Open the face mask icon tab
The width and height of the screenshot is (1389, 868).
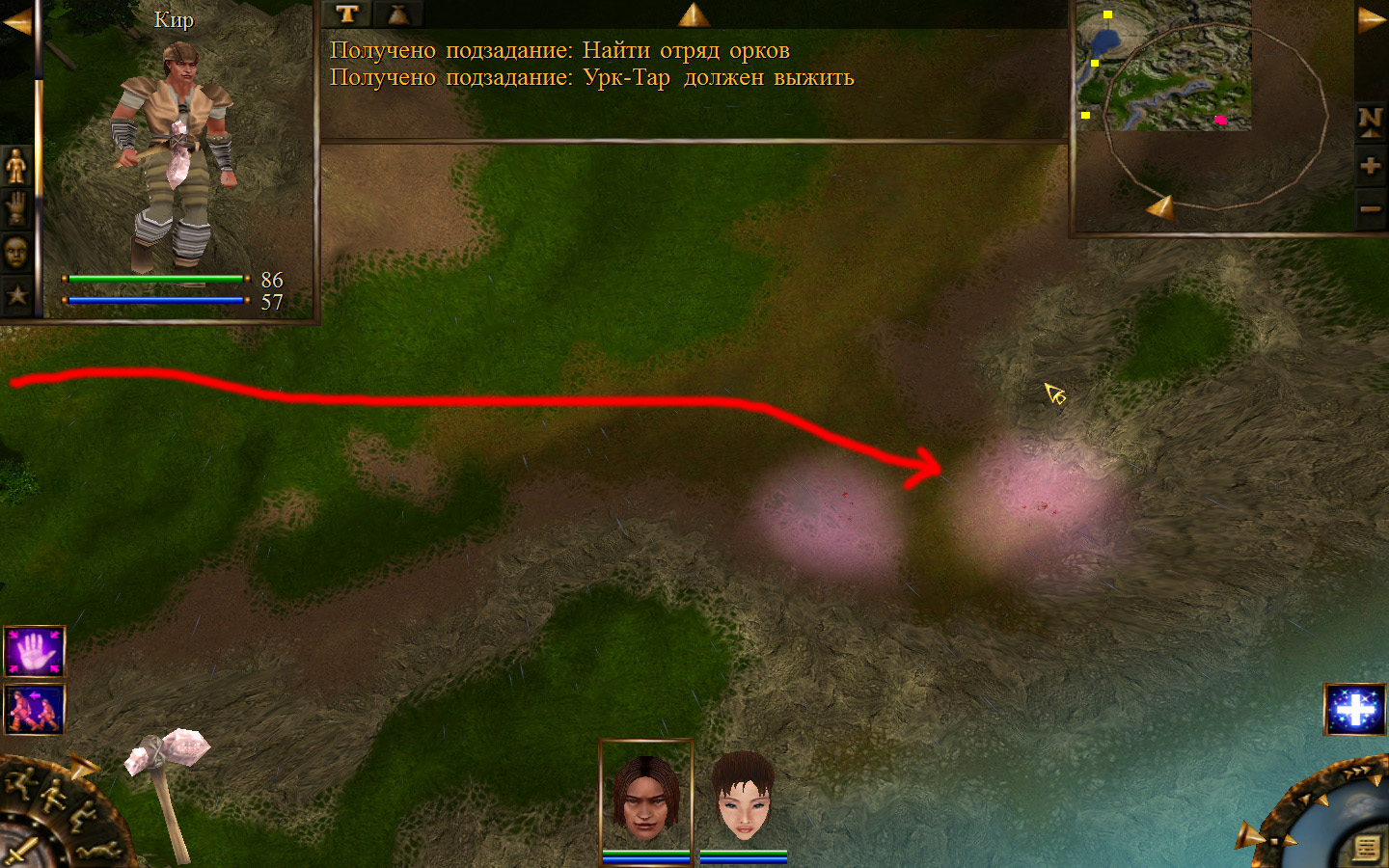[x=16, y=253]
